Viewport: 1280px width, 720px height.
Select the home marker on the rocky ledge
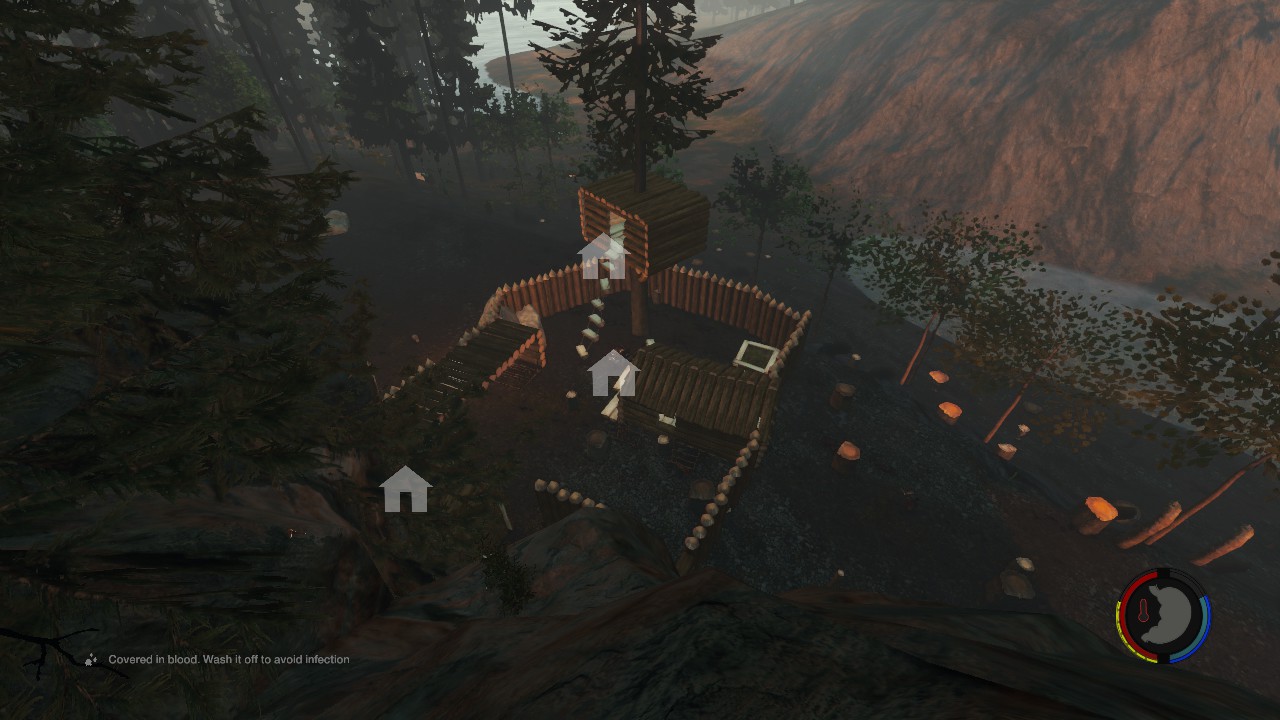(405, 490)
